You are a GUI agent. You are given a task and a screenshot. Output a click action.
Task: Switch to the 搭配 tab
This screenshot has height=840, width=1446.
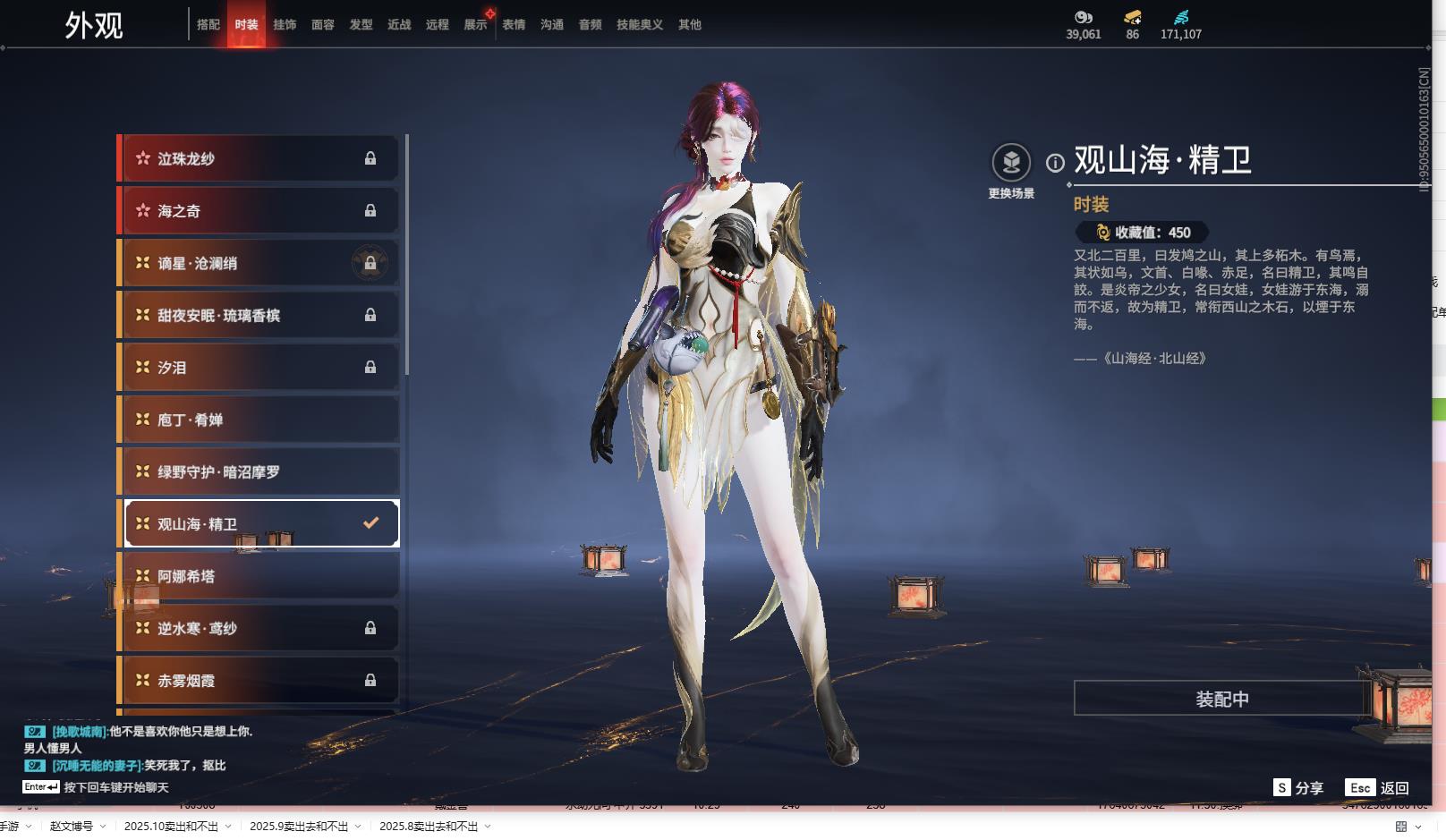point(208,25)
